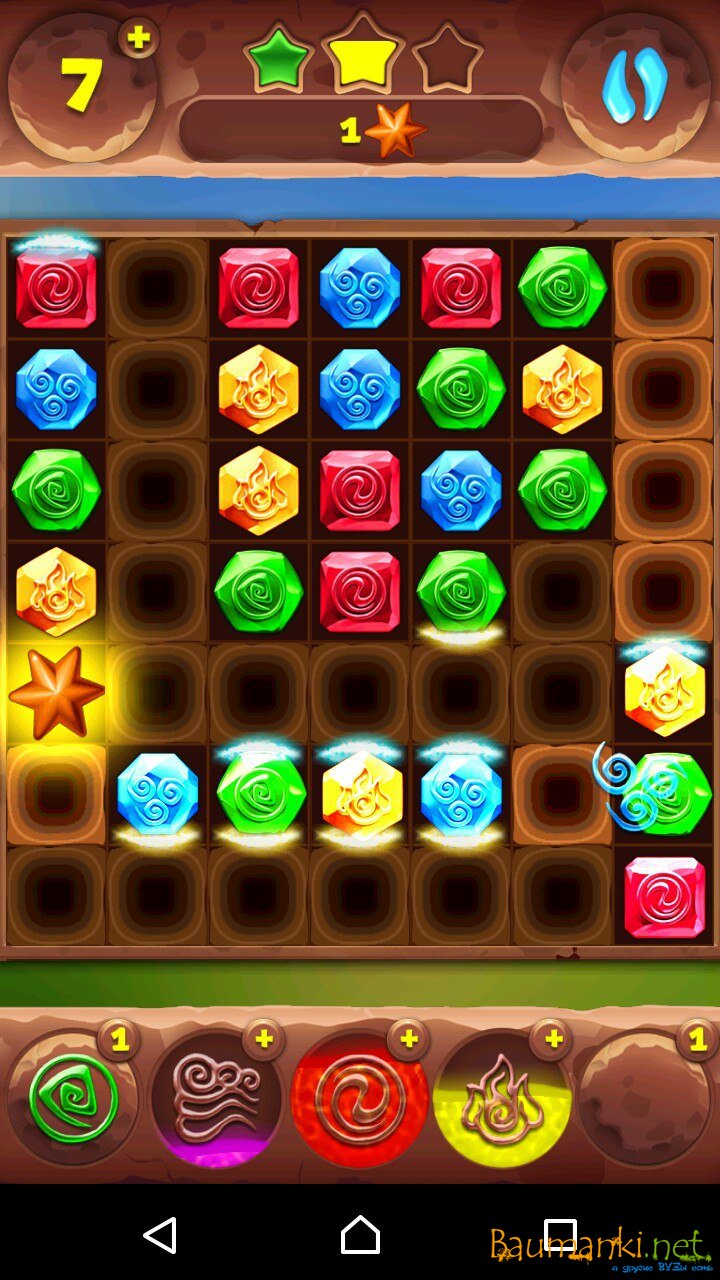720x1280 pixels.
Task: Add red water boosters with its plus
Action: click(x=408, y=1040)
